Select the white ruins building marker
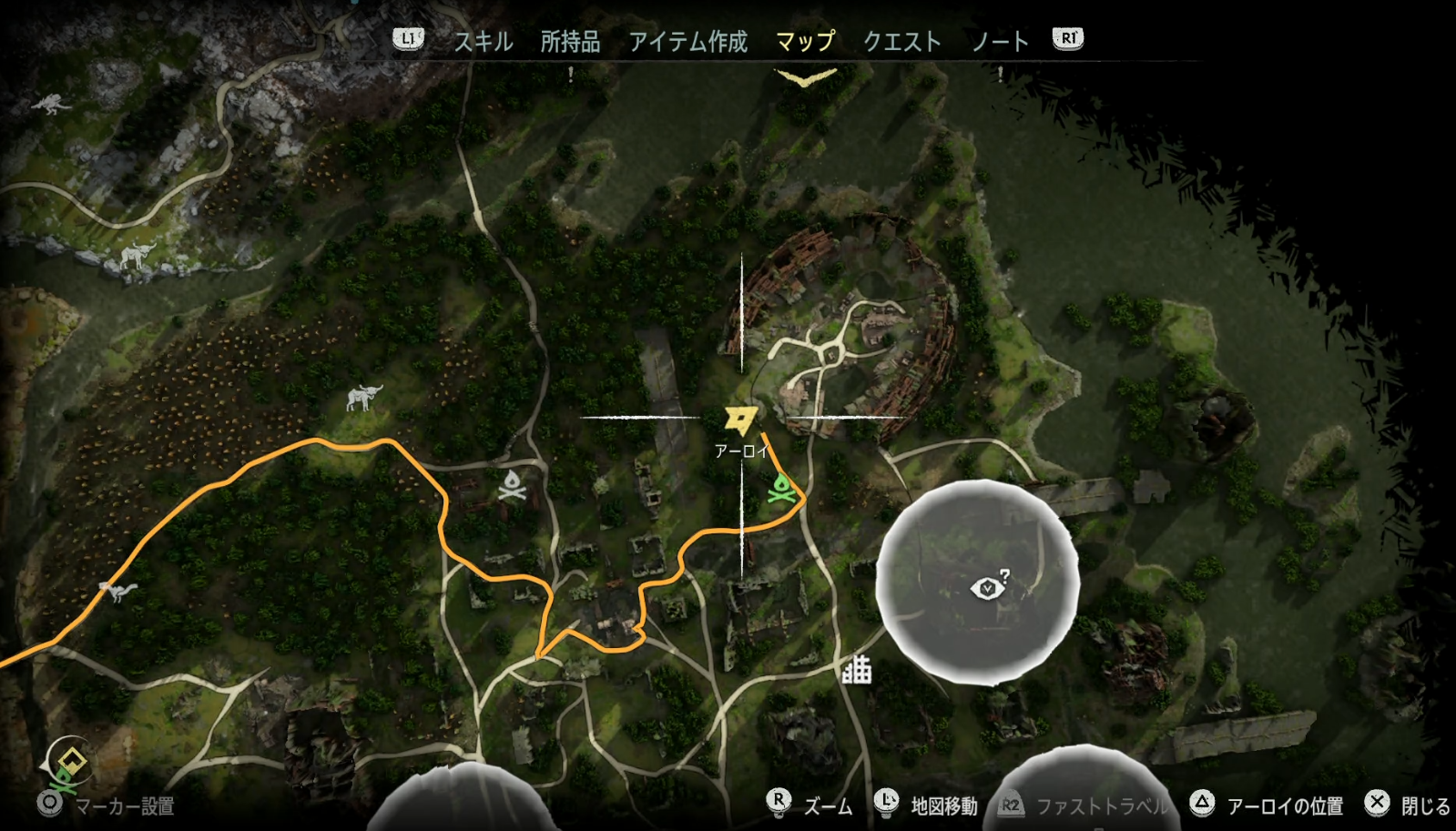1456x831 pixels. (x=856, y=670)
